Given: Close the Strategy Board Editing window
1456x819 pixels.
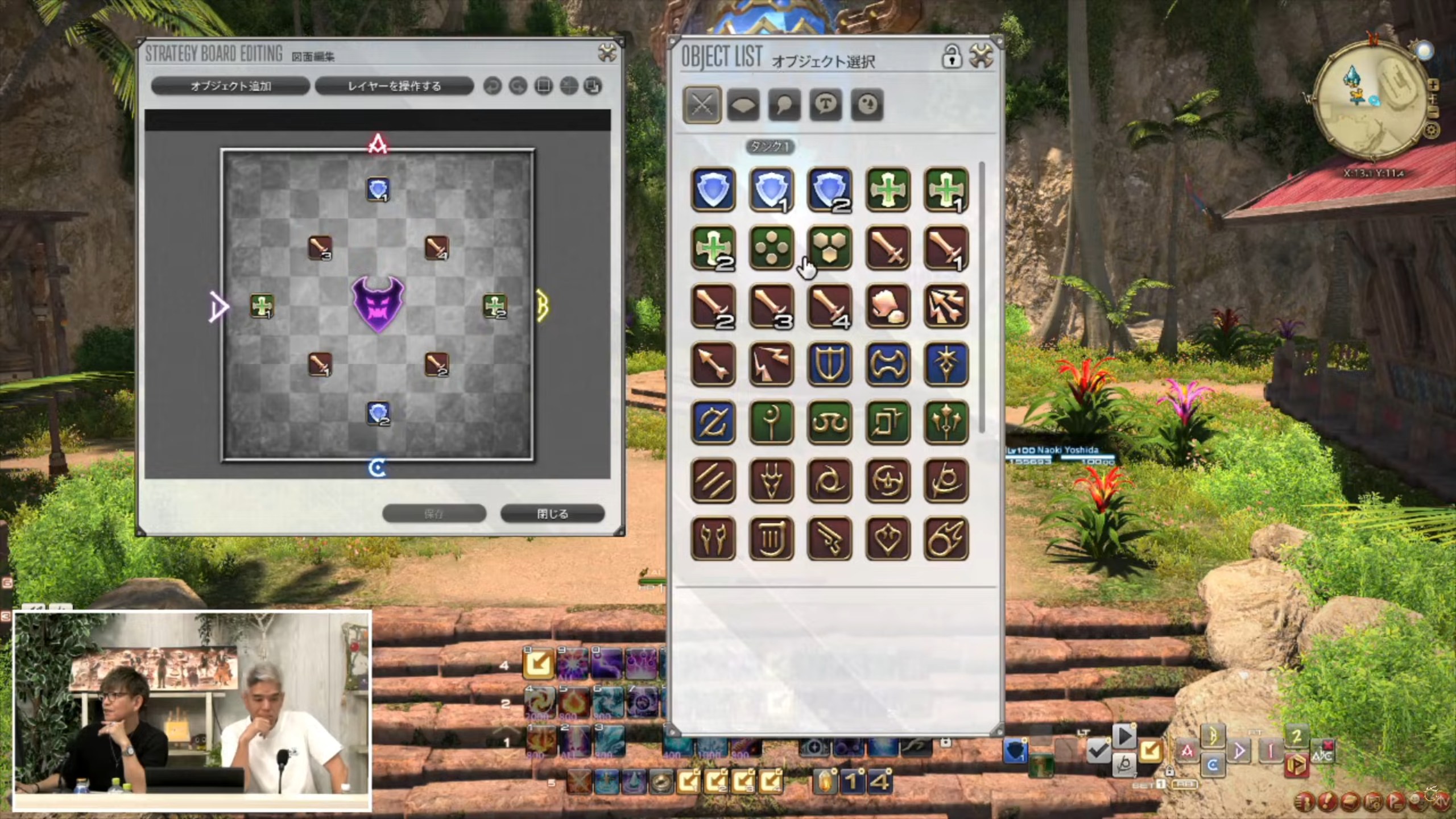Looking at the screenshot, I should click(x=607, y=53).
